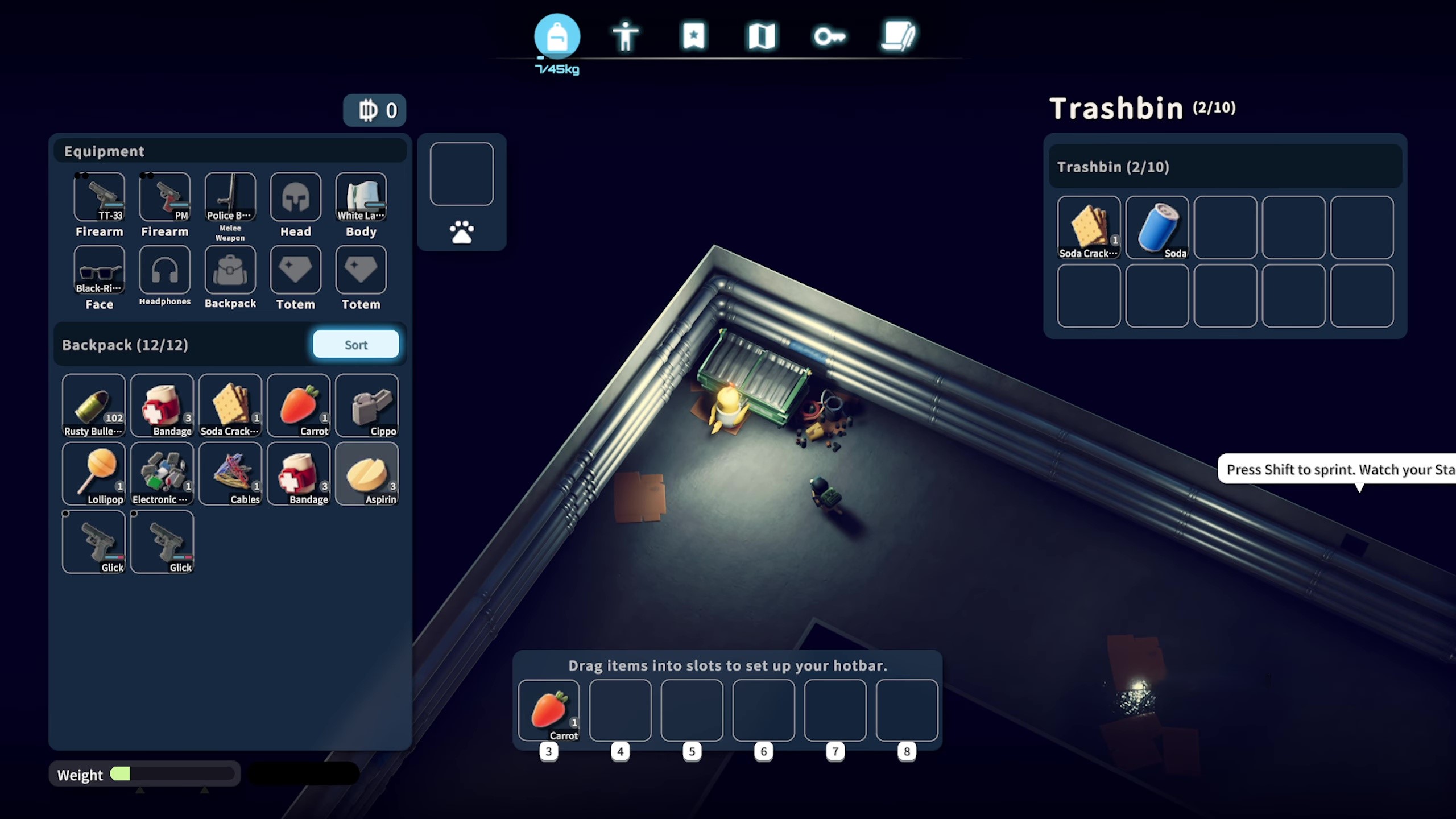Open the starred bookmark tab

(x=693, y=36)
